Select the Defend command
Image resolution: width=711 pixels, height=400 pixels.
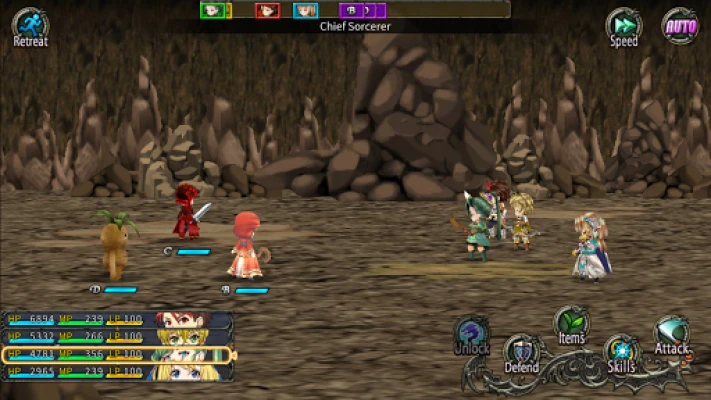[x=521, y=353]
